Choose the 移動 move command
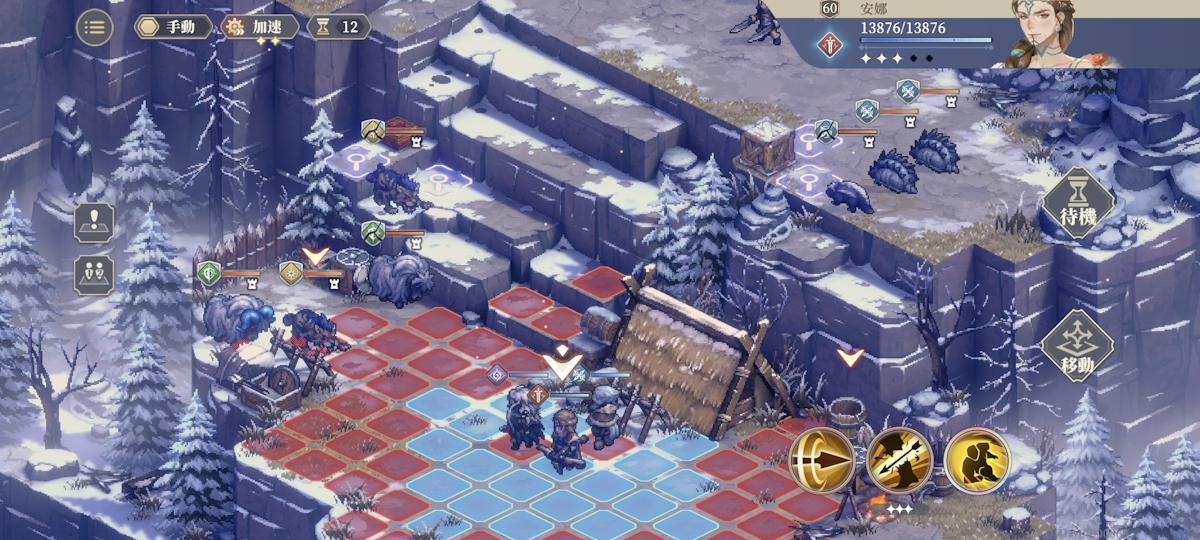 pyautogui.click(x=1077, y=346)
